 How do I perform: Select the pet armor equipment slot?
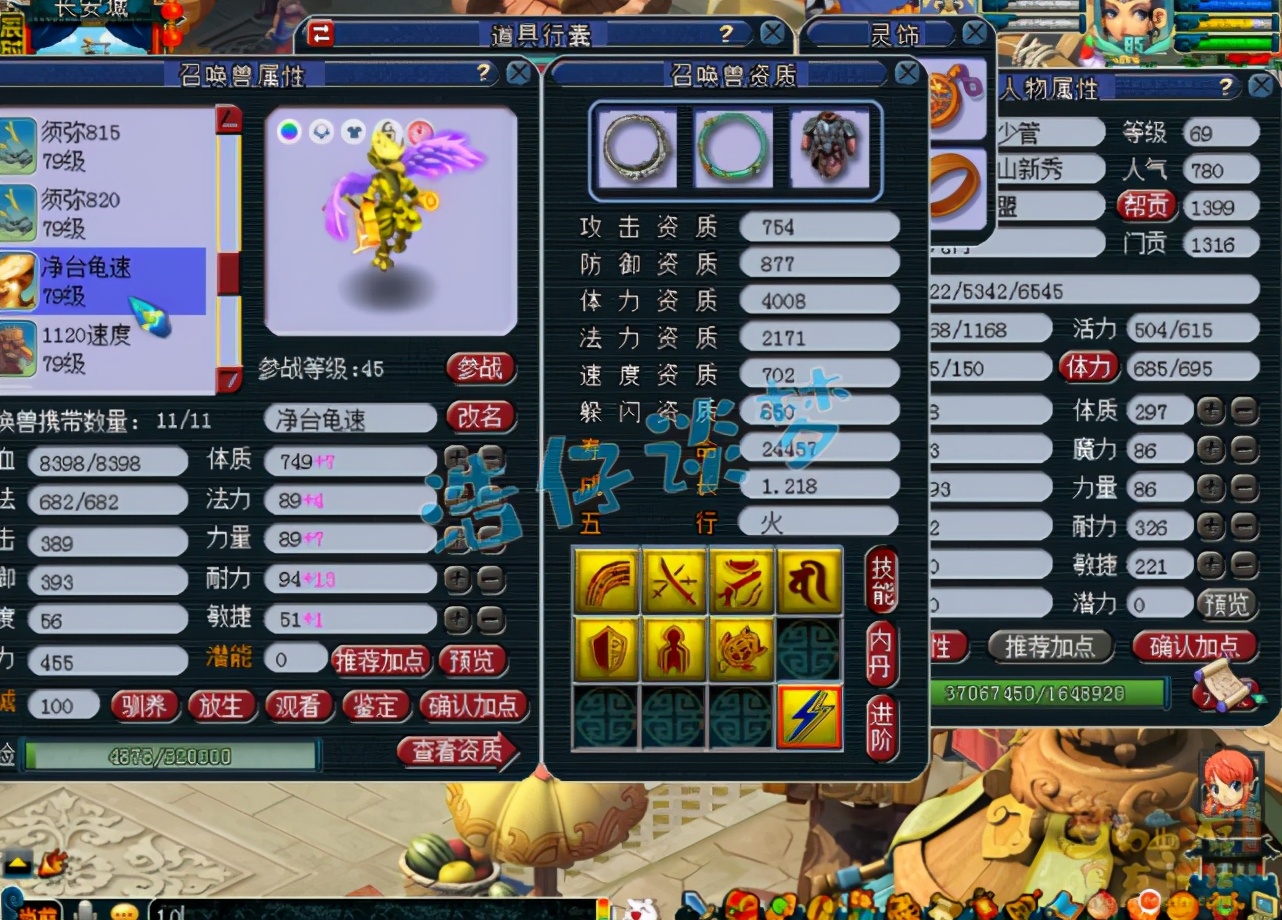(x=829, y=147)
